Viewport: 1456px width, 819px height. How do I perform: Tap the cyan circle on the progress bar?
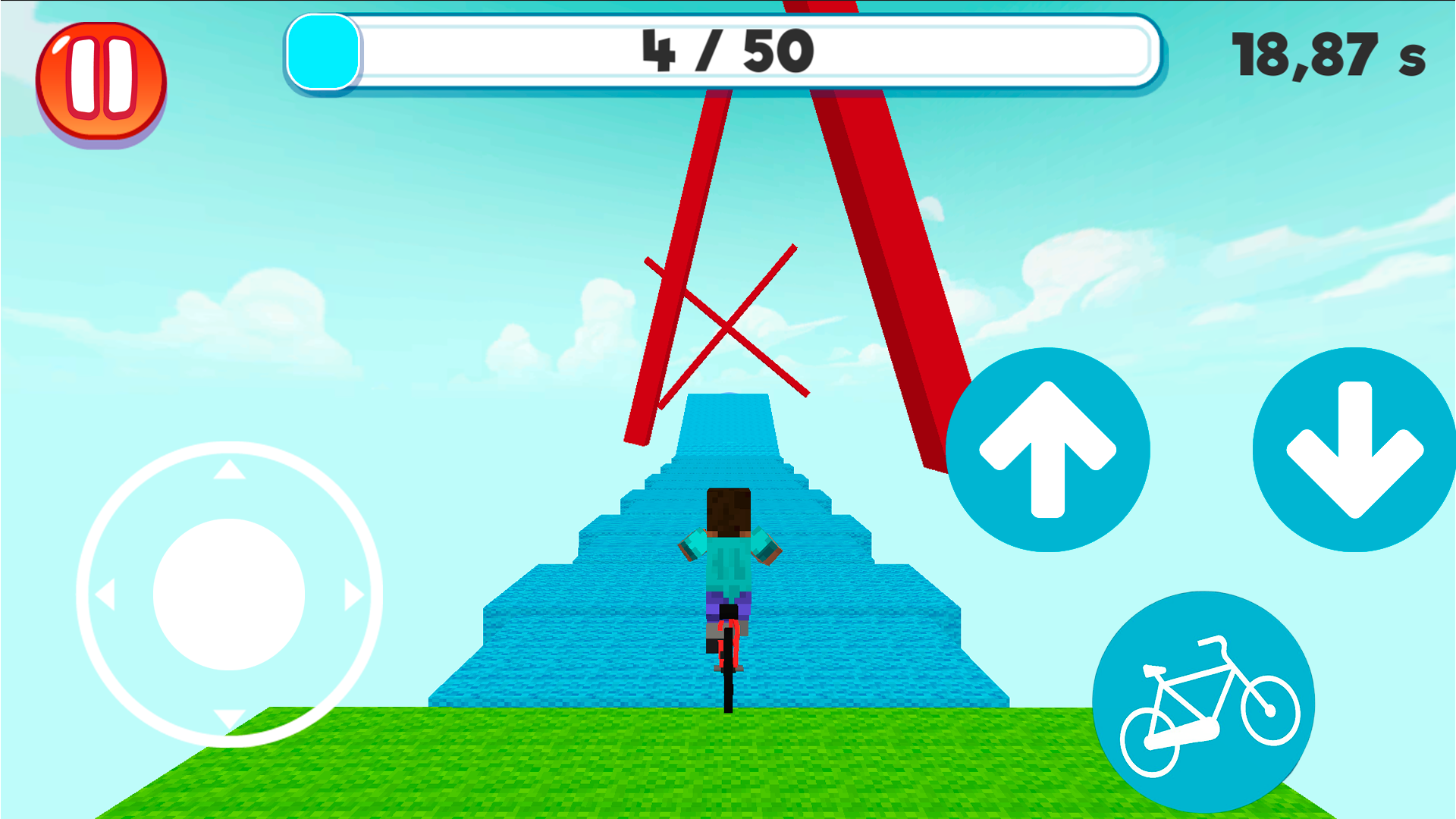pyautogui.click(x=322, y=52)
